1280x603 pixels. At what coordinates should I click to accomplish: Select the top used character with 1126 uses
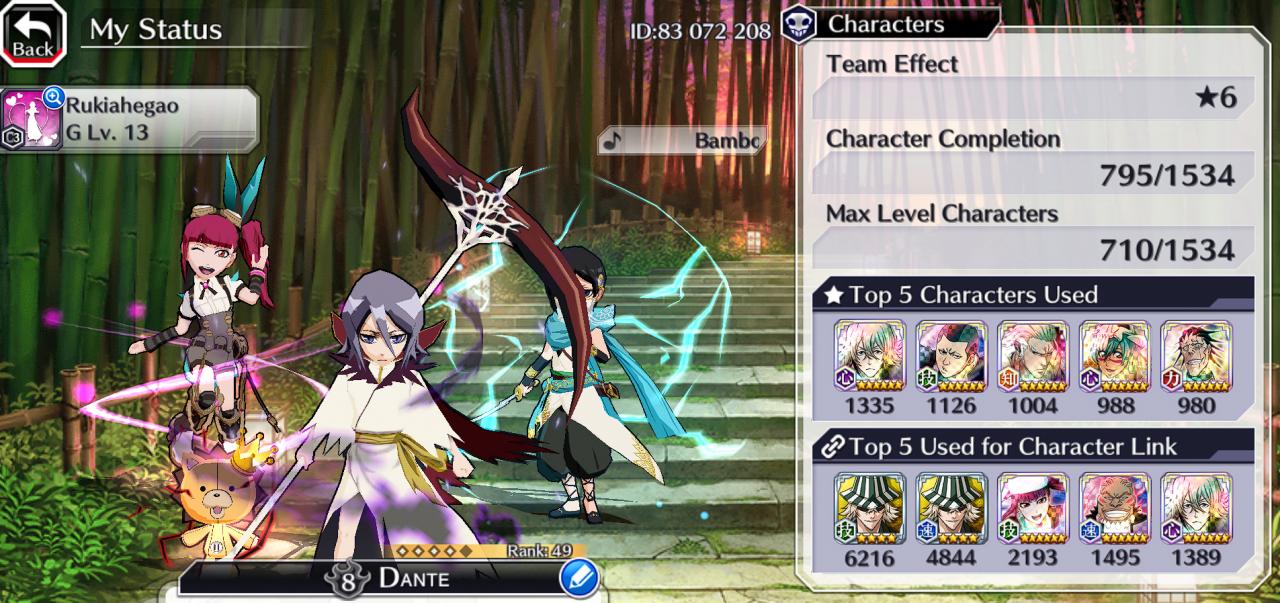pyautogui.click(x=951, y=357)
